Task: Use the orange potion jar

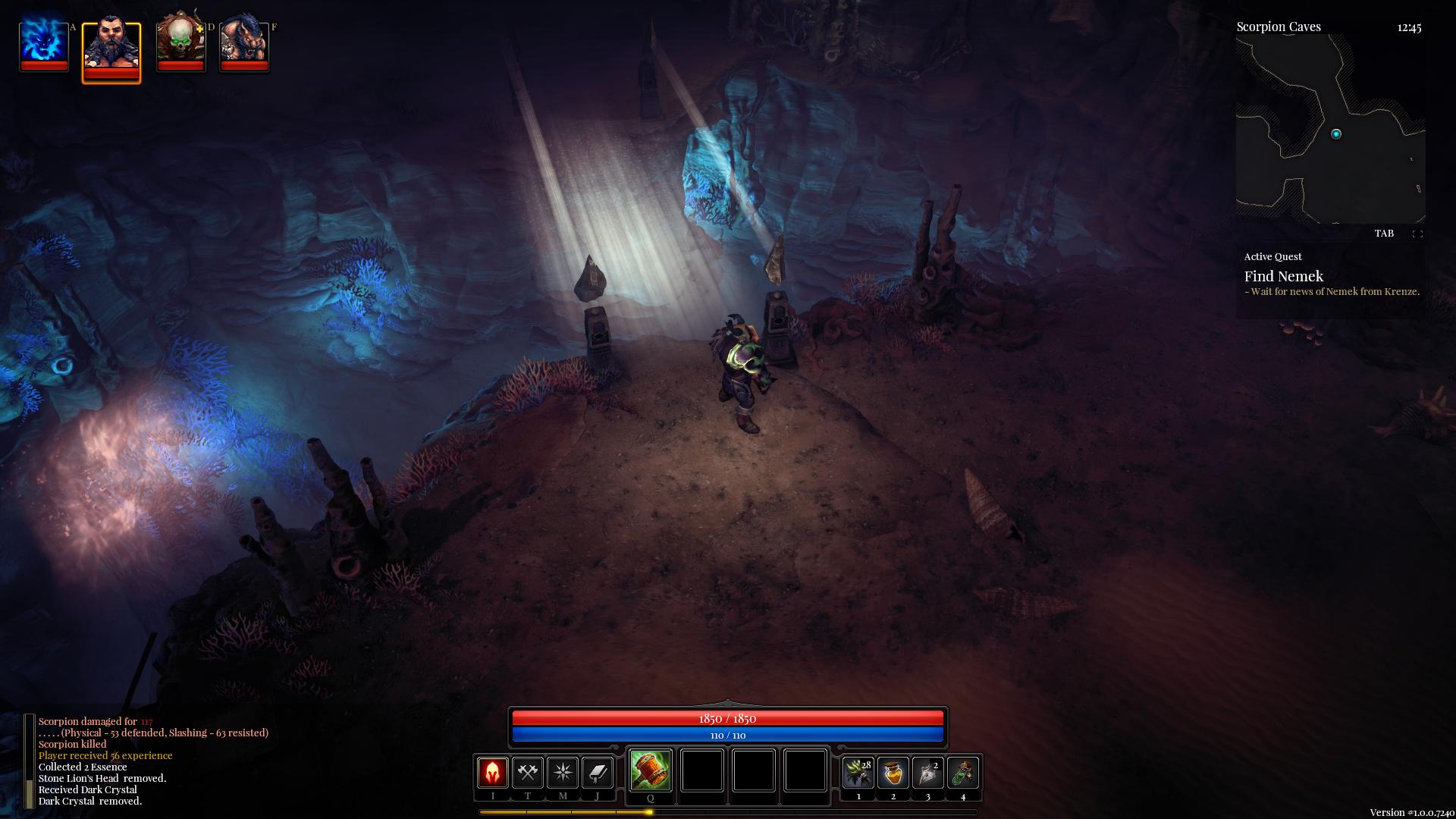Action: click(893, 773)
